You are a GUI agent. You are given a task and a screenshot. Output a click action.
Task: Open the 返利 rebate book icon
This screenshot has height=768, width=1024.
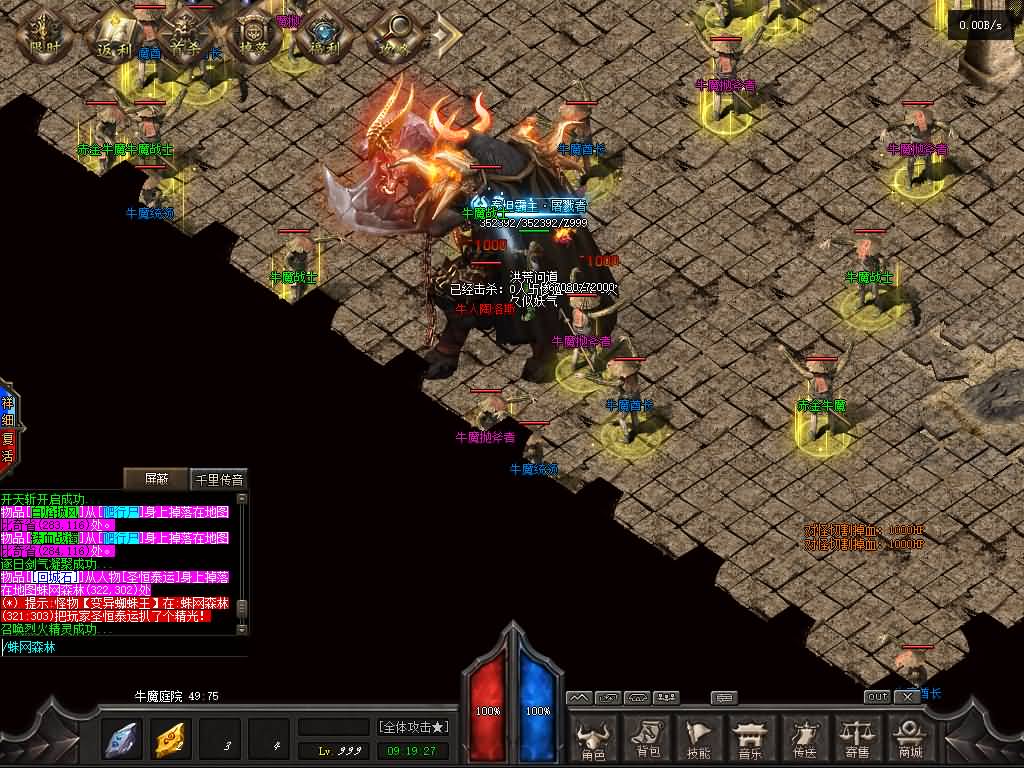click(112, 36)
